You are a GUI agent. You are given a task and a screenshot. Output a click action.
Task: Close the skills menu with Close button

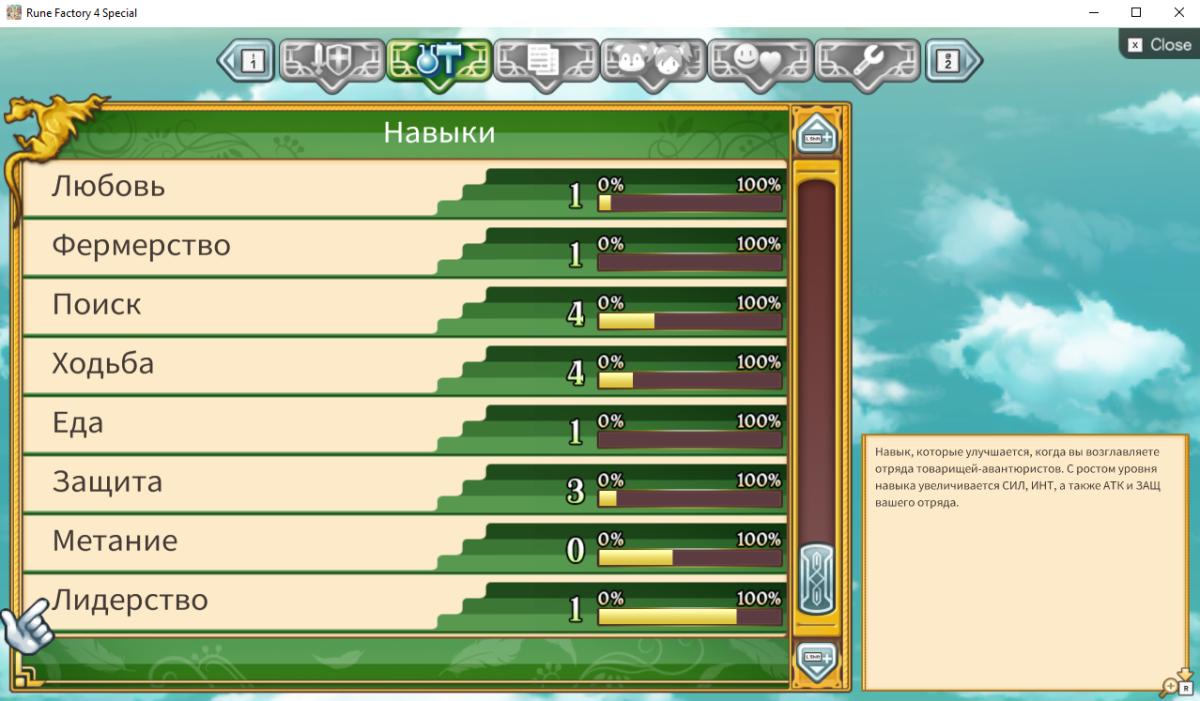(1160, 44)
